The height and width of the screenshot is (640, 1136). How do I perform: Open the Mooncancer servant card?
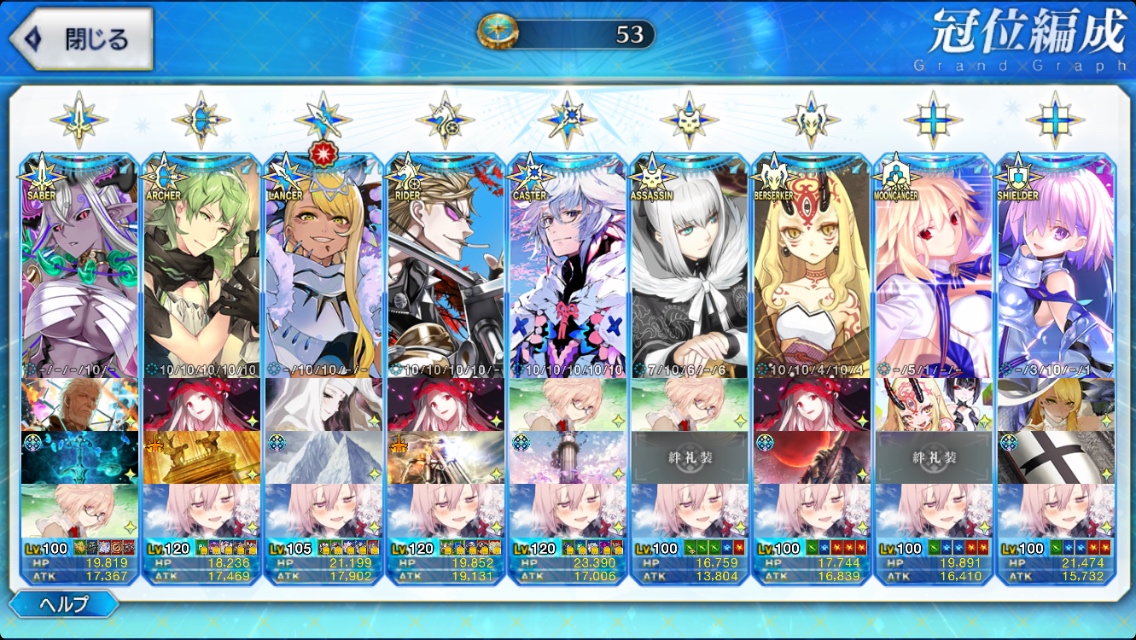pos(934,270)
